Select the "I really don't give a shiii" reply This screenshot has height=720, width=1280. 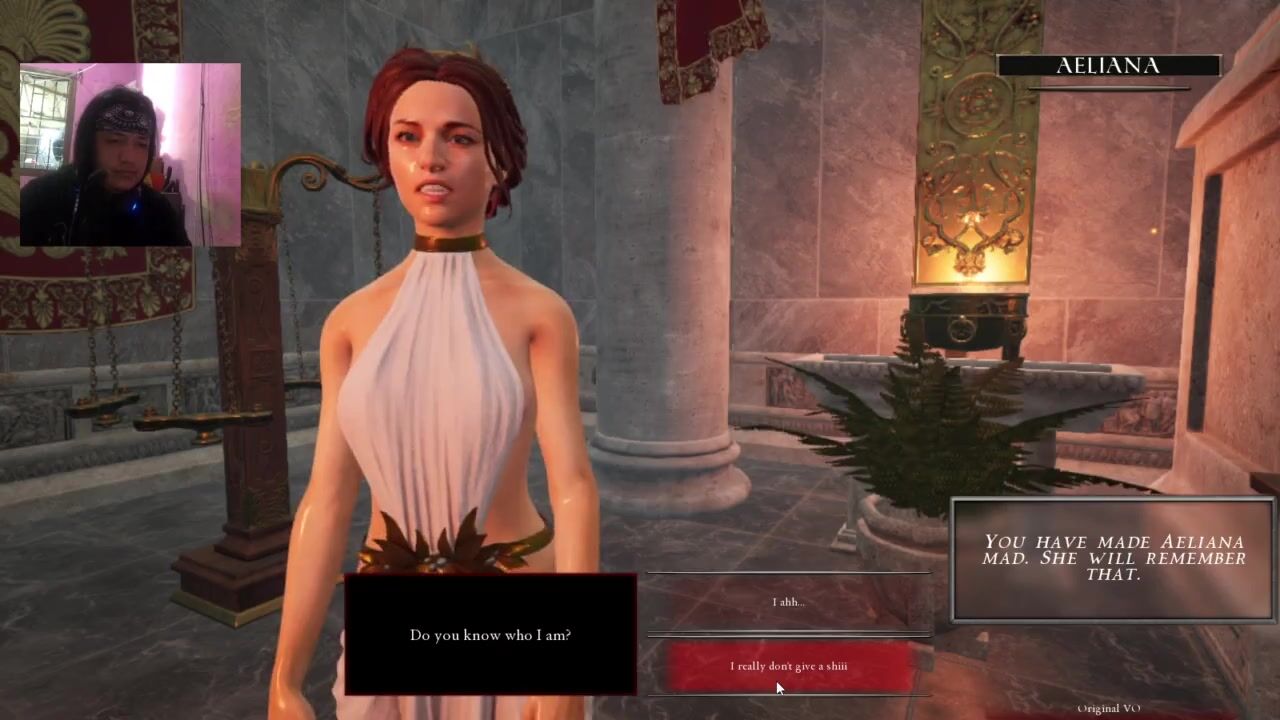click(789, 666)
